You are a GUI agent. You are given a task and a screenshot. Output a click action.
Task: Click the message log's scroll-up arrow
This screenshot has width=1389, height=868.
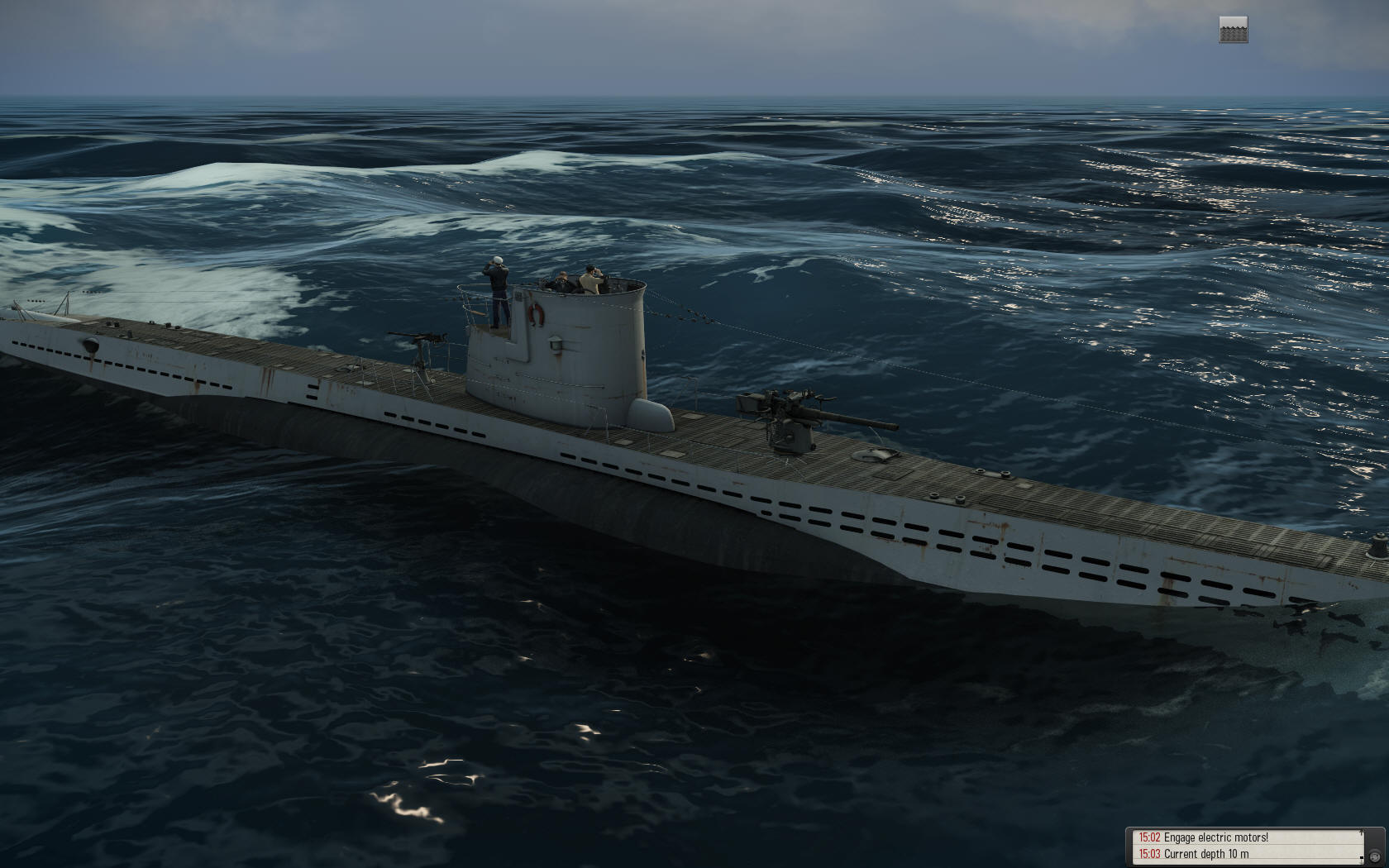pos(1361,834)
